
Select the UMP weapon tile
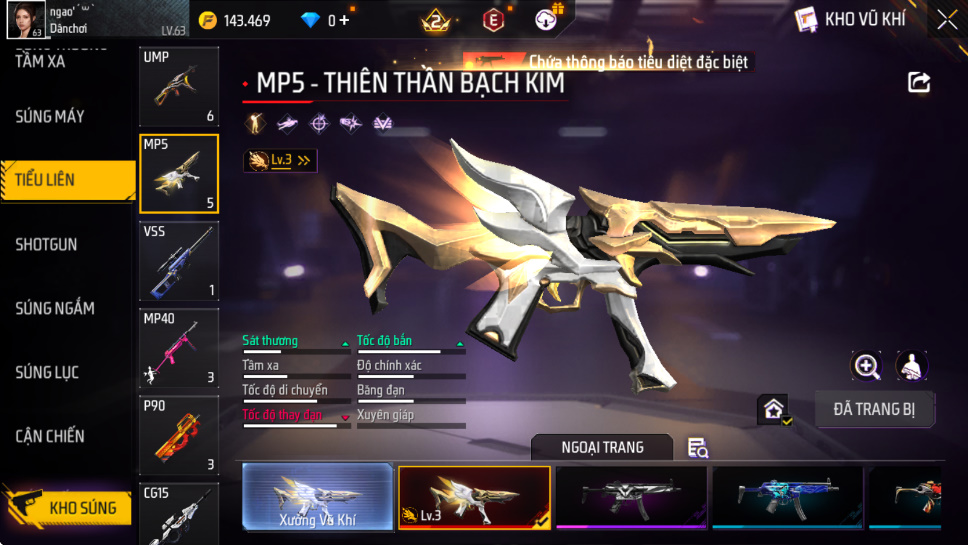(x=179, y=88)
